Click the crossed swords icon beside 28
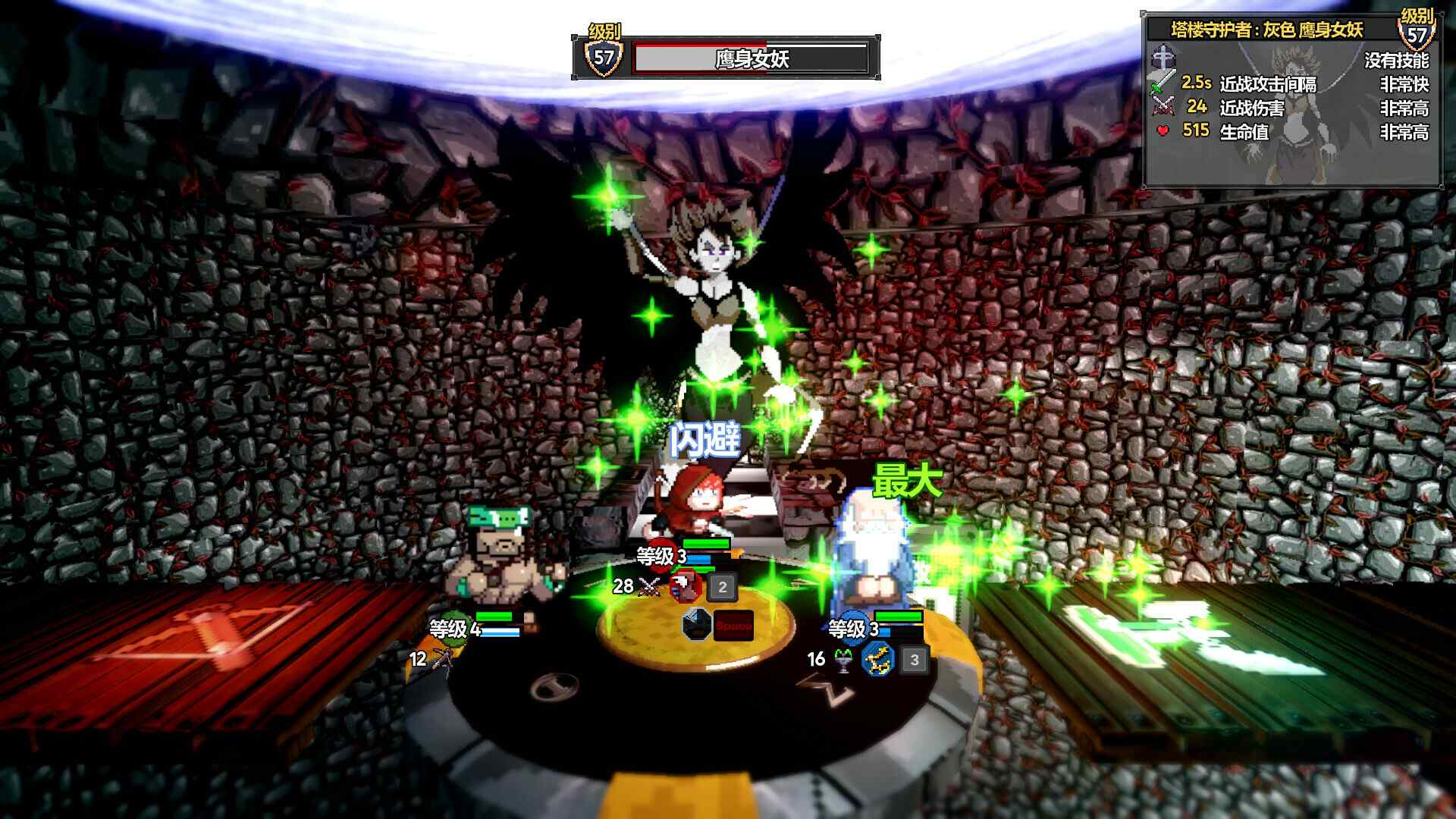 tap(647, 585)
